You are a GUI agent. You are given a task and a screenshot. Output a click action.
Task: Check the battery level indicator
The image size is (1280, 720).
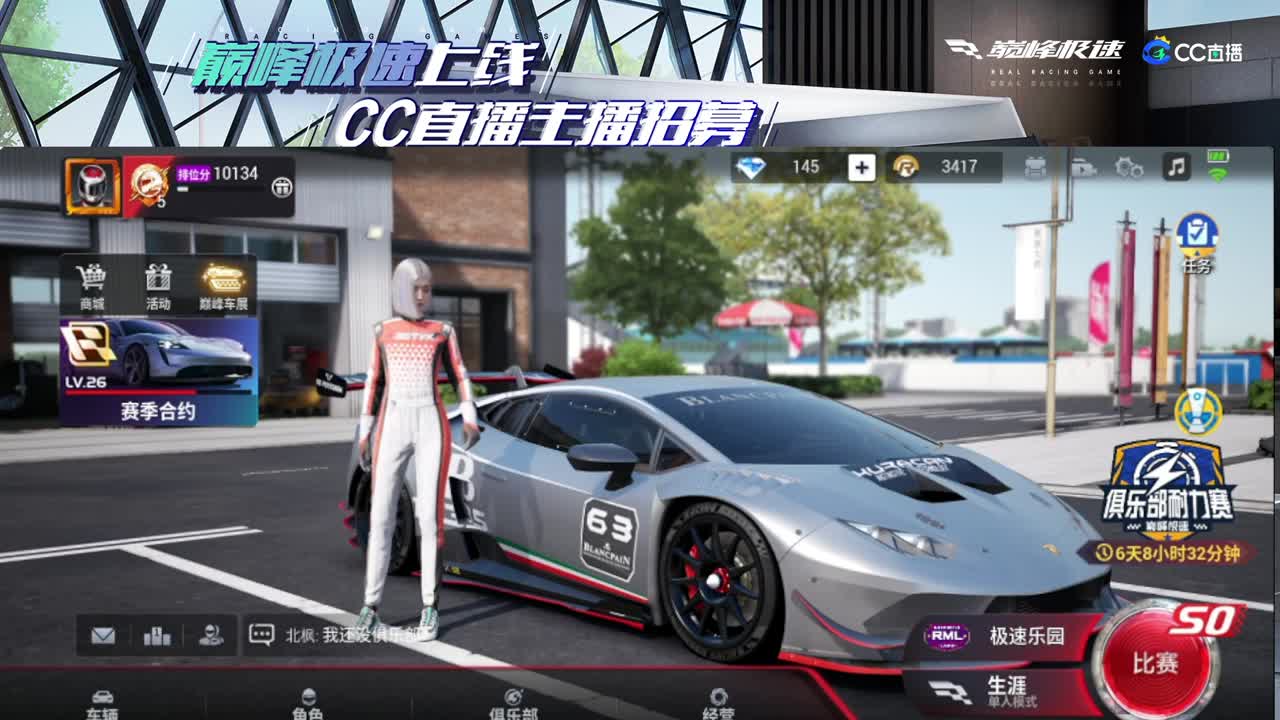coord(1221,158)
